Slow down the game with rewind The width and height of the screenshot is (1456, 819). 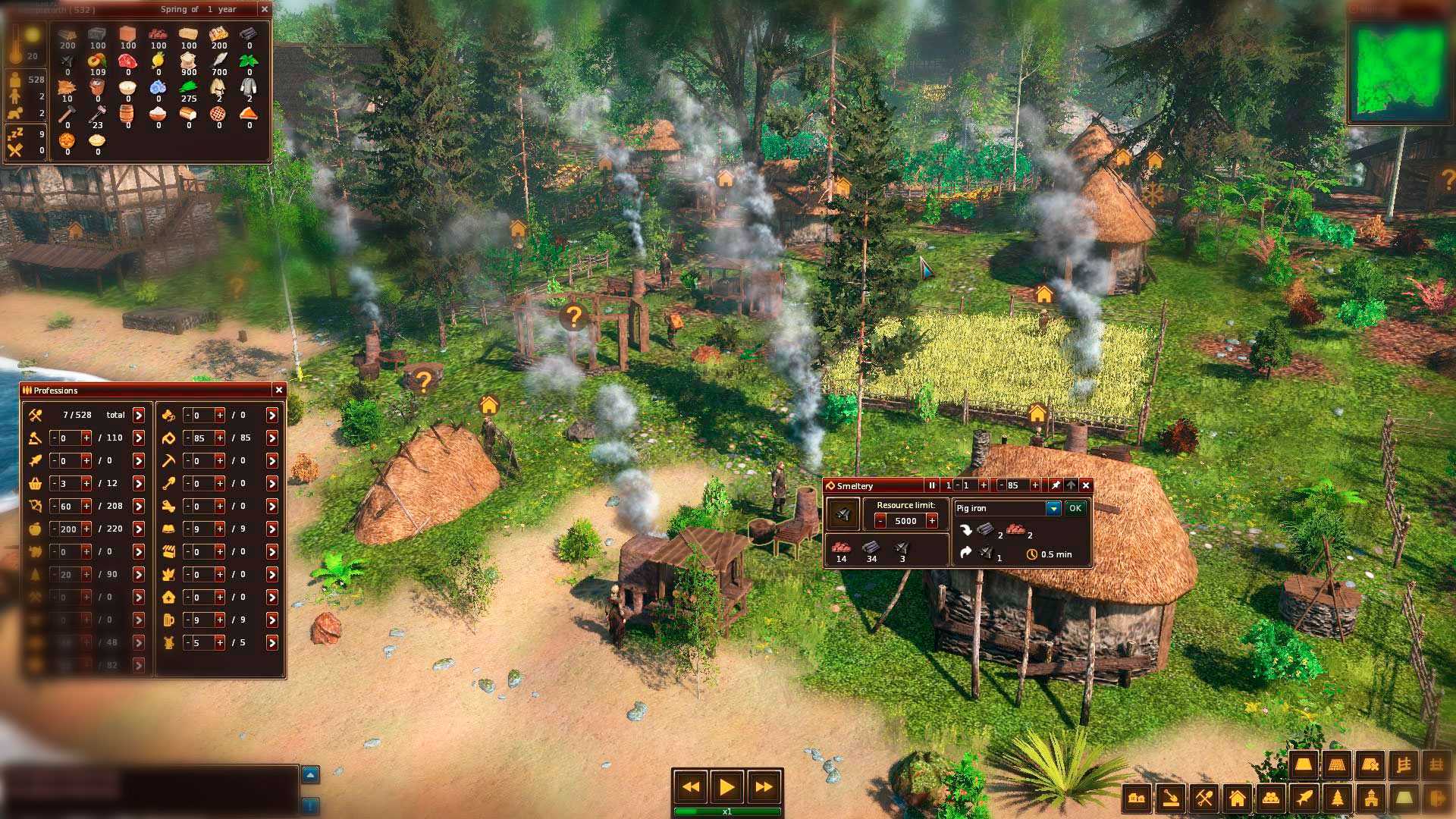coord(690,787)
